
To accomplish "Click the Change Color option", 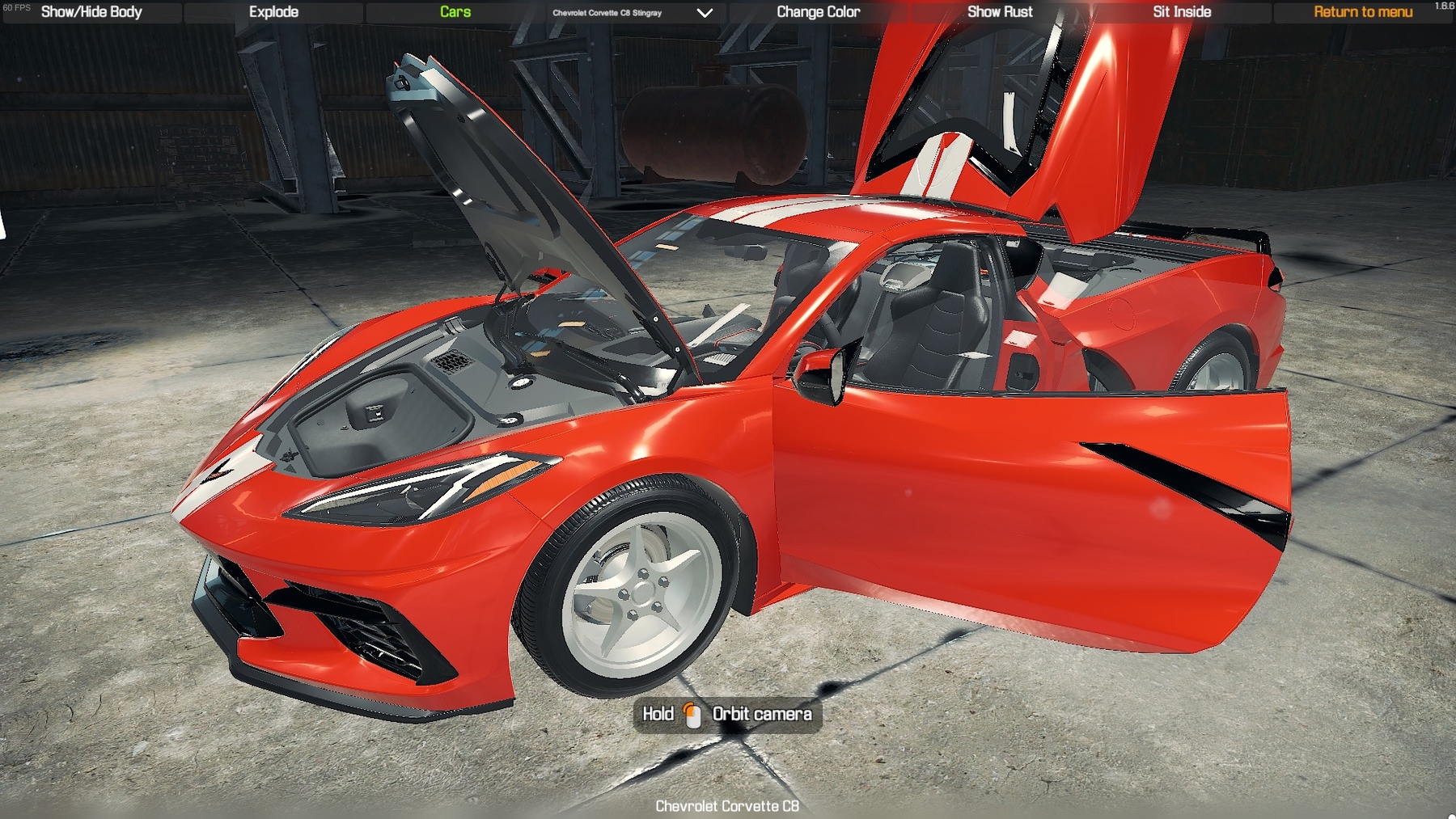I will point(818,12).
